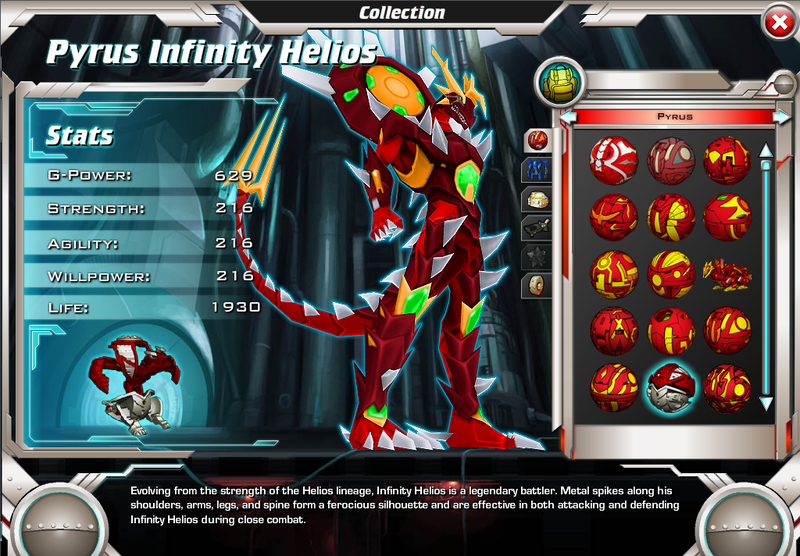Open the dark weapon category tab
This screenshot has height=556, width=800.
click(537, 227)
